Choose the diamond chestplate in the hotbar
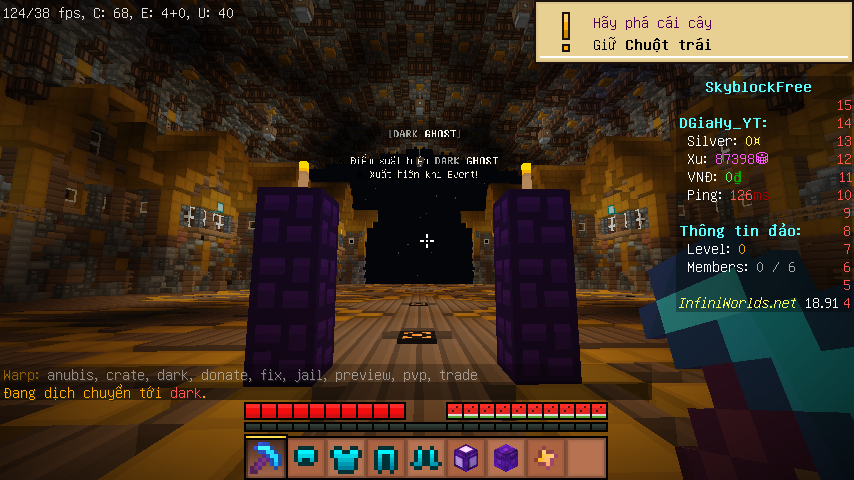The image size is (854, 480). click(x=346, y=458)
